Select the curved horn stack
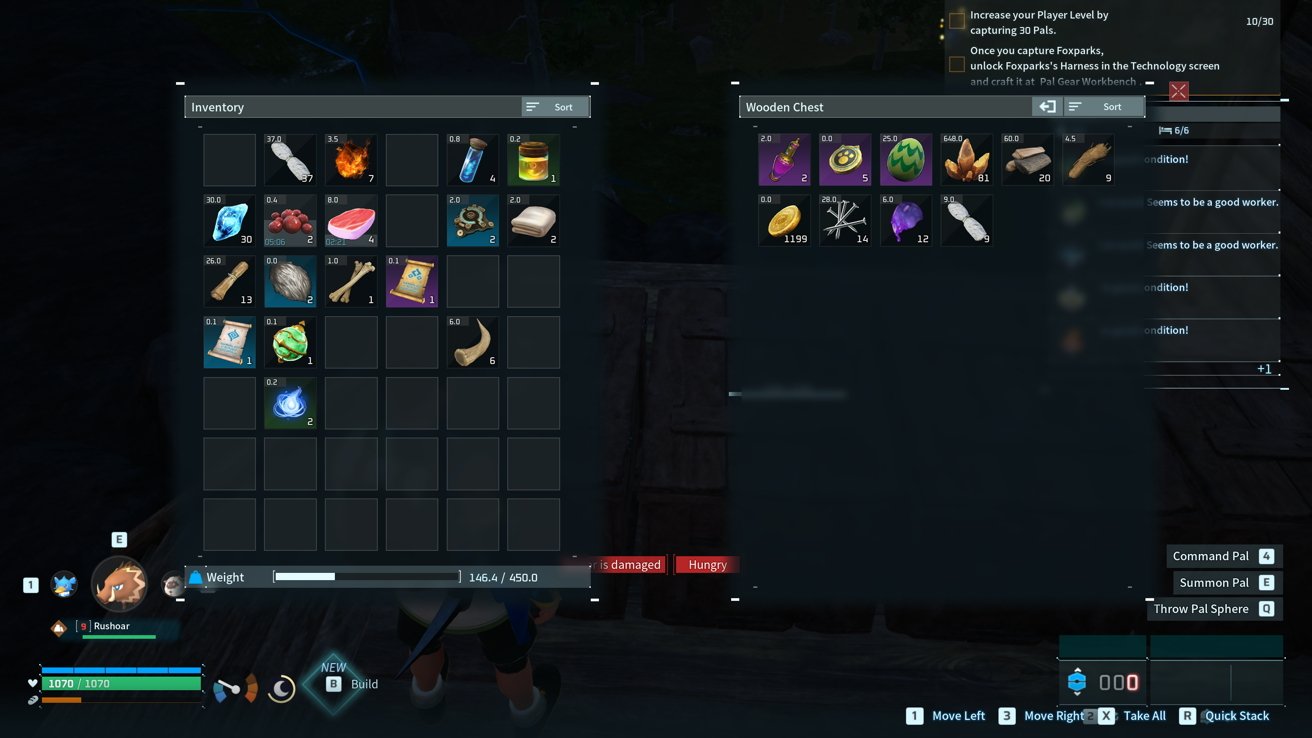The image size is (1312, 738). tap(473, 343)
